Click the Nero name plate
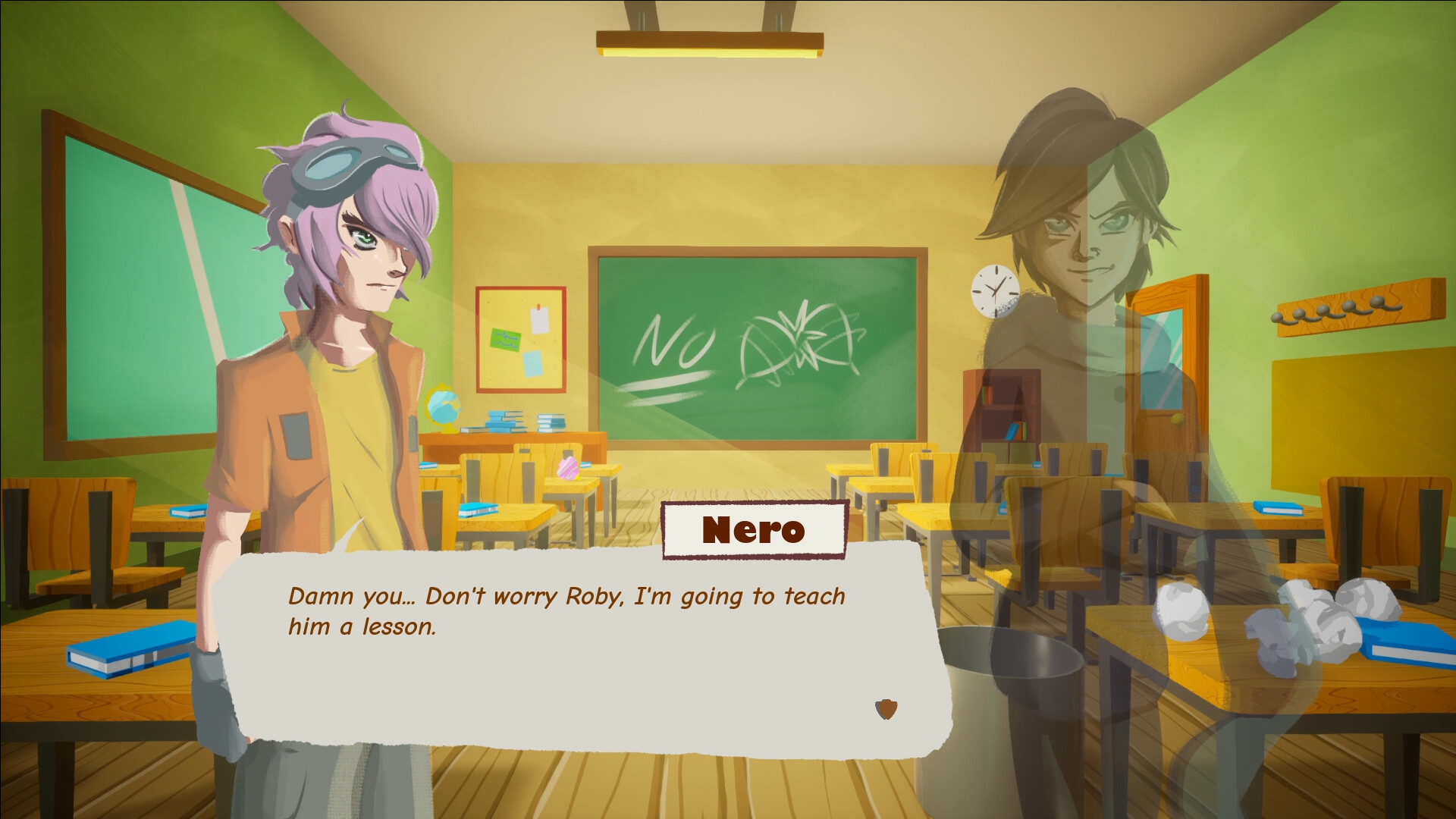 click(752, 529)
